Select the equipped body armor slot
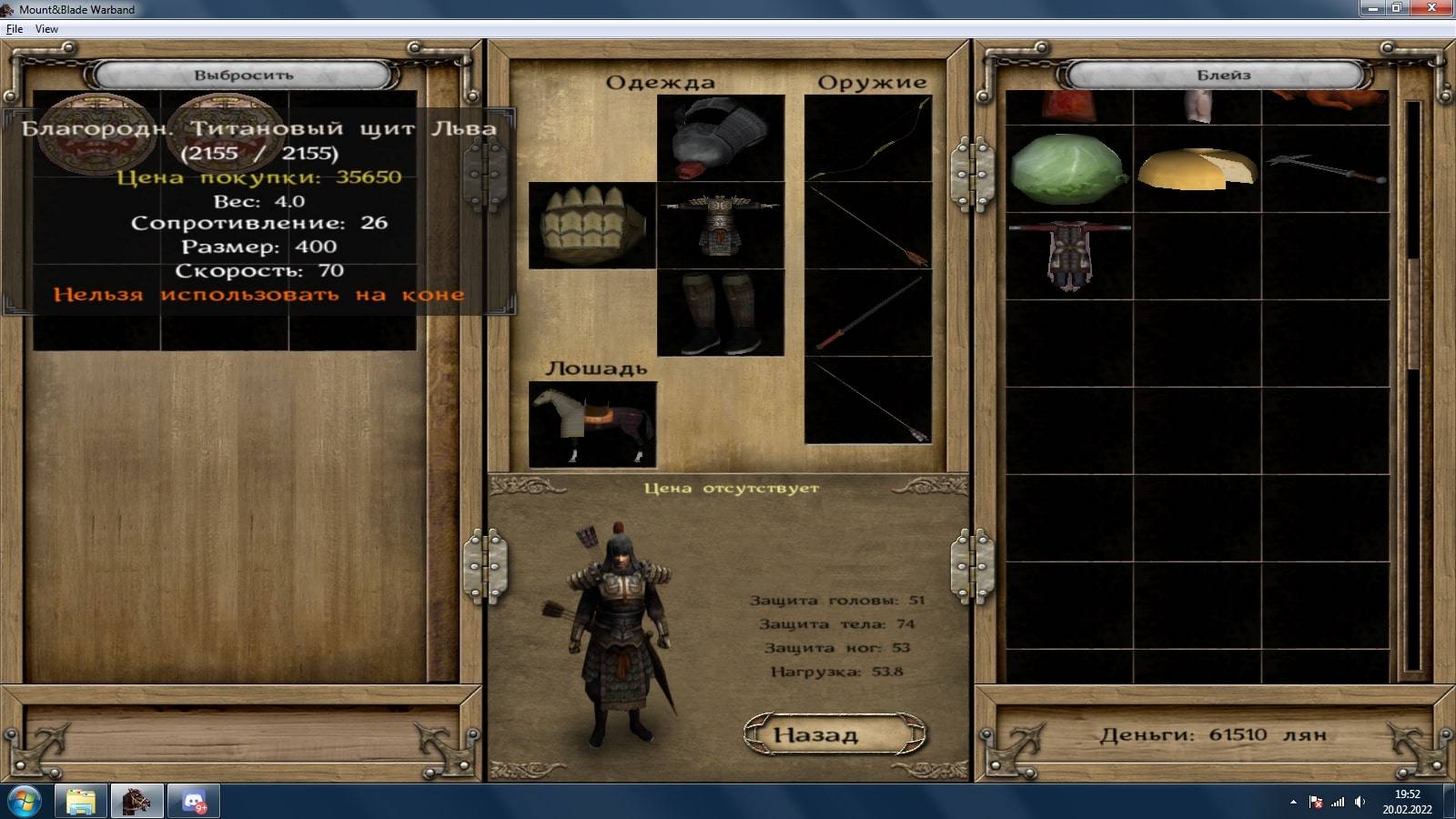Viewport: 1456px width, 819px height. pos(720,225)
